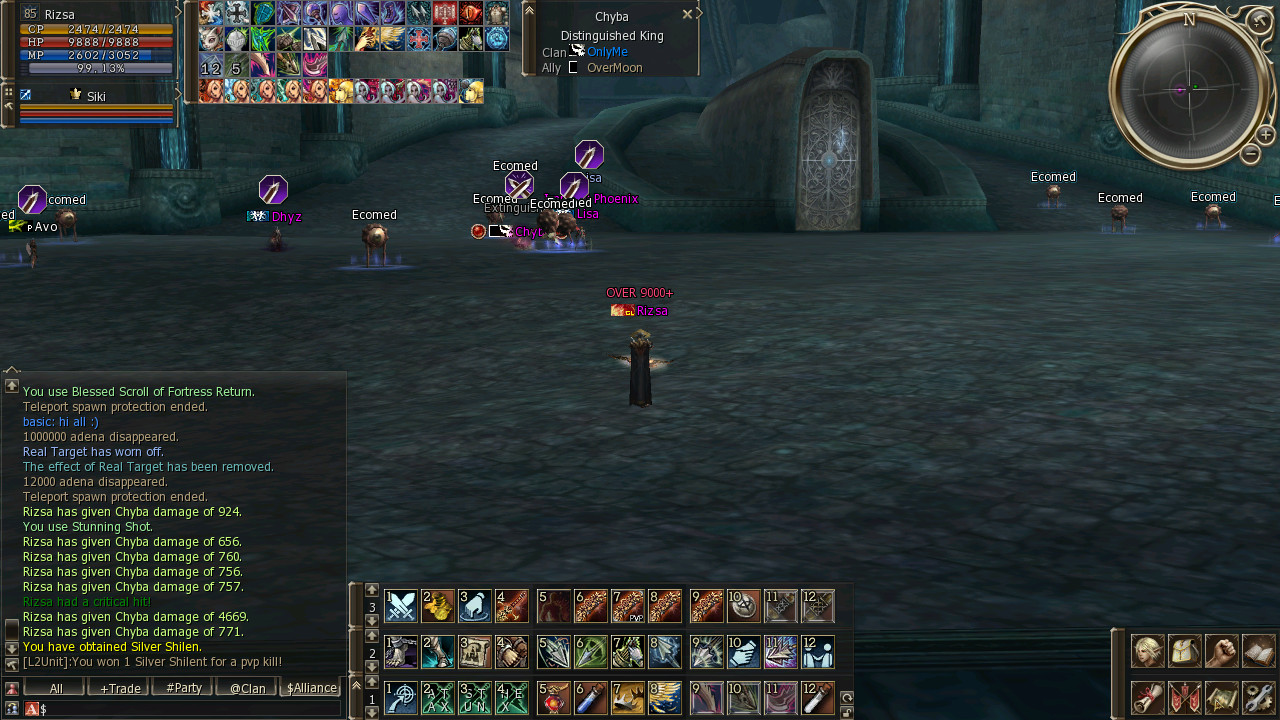Open the actions menu fist icon
Viewport: 1280px width, 720px height.
(x=1222, y=651)
